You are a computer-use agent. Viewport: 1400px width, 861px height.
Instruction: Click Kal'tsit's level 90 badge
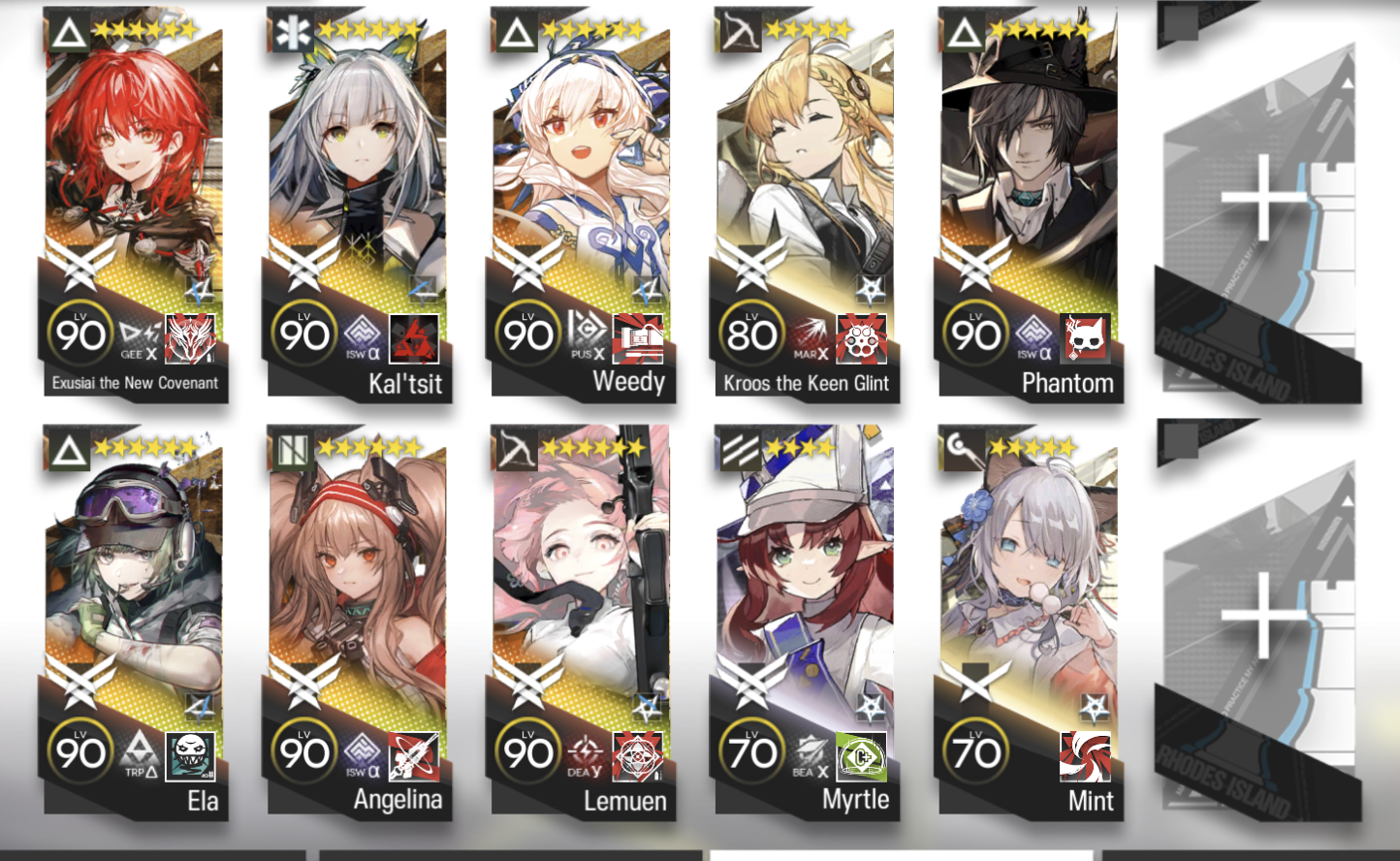305,335
